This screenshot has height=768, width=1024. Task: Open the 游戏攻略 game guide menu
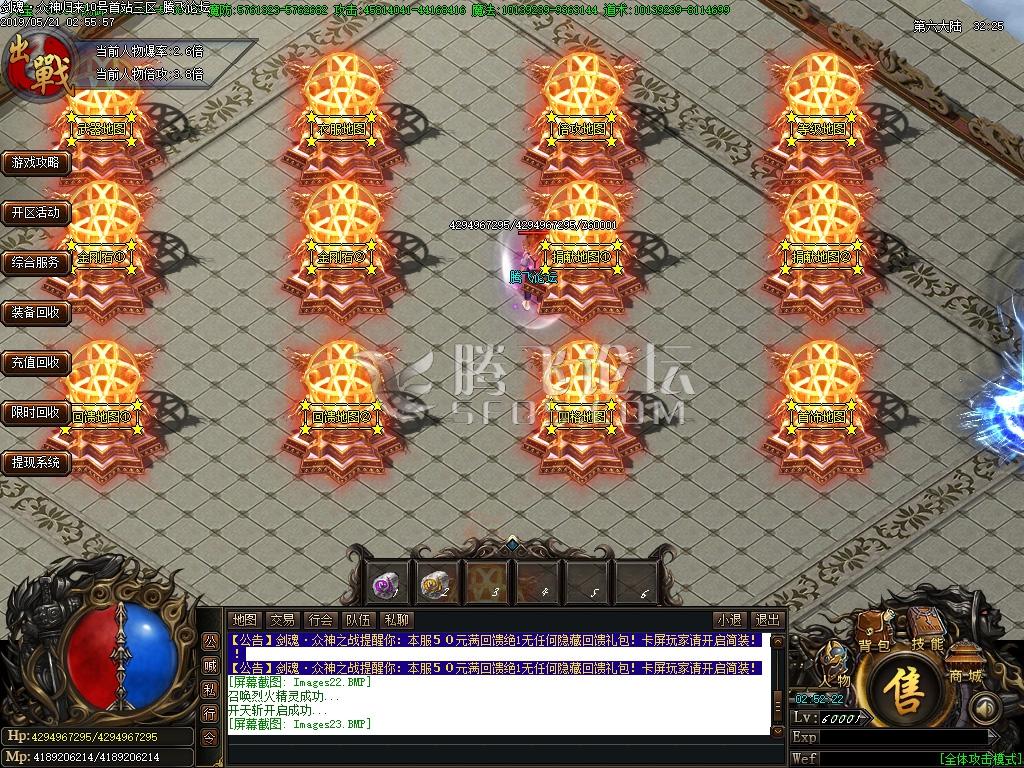tap(36, 163)
